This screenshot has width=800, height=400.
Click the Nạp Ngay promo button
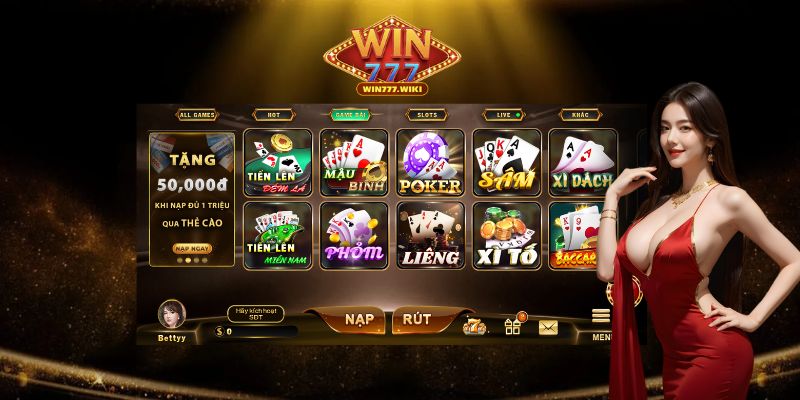[x=192, y=248]
